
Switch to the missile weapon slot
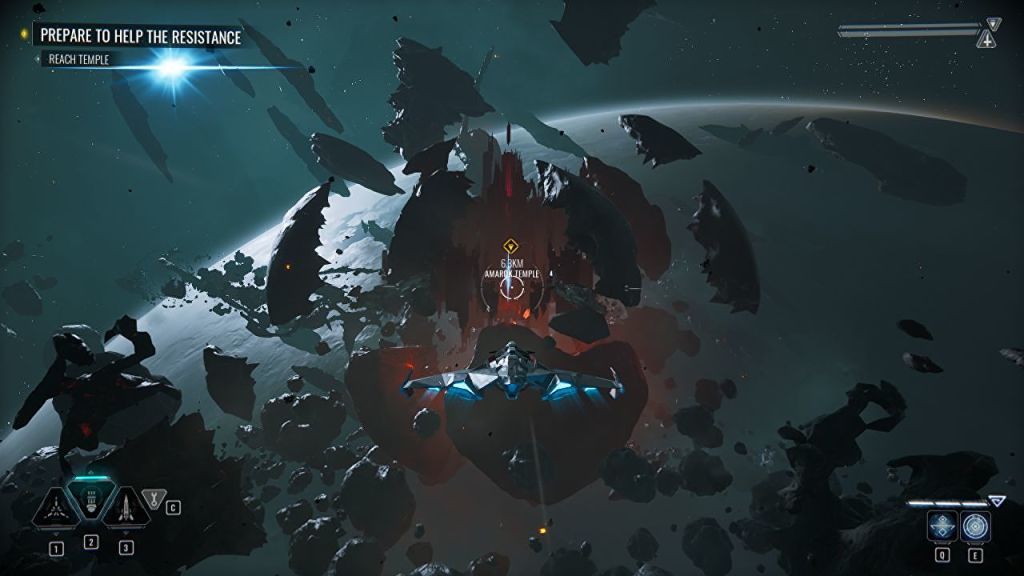pos(126,509)
